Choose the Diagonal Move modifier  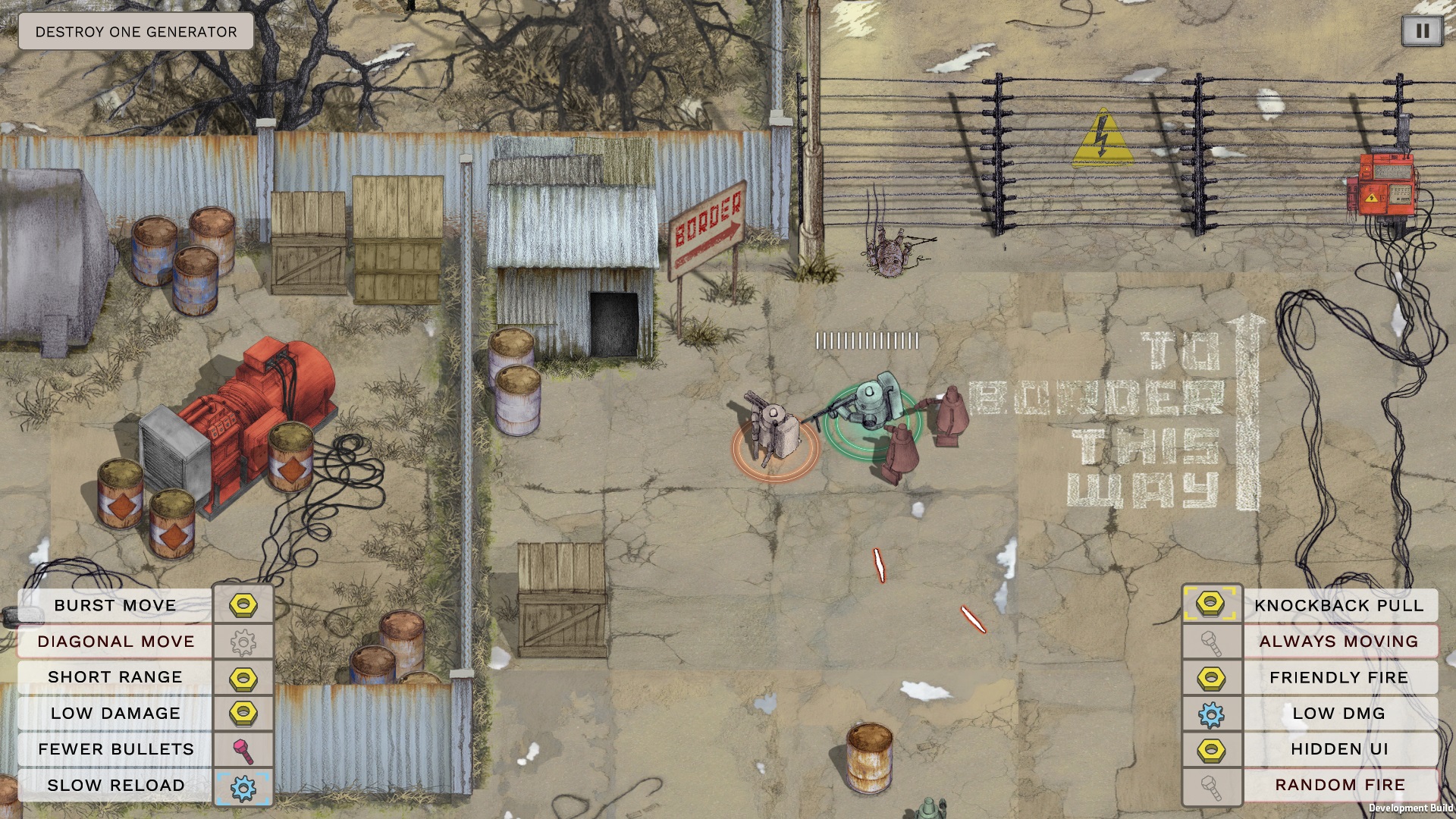115,642
